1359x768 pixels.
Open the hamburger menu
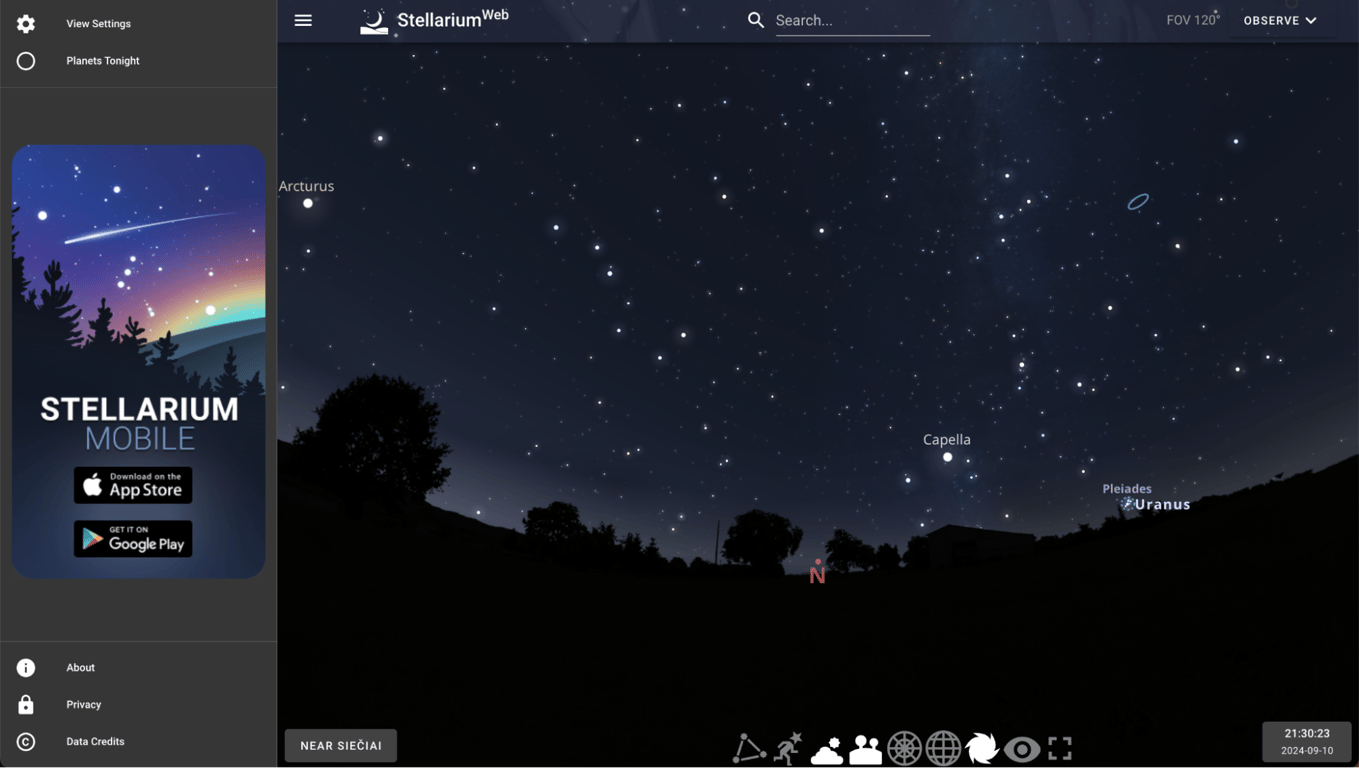(x=303, y=20)
